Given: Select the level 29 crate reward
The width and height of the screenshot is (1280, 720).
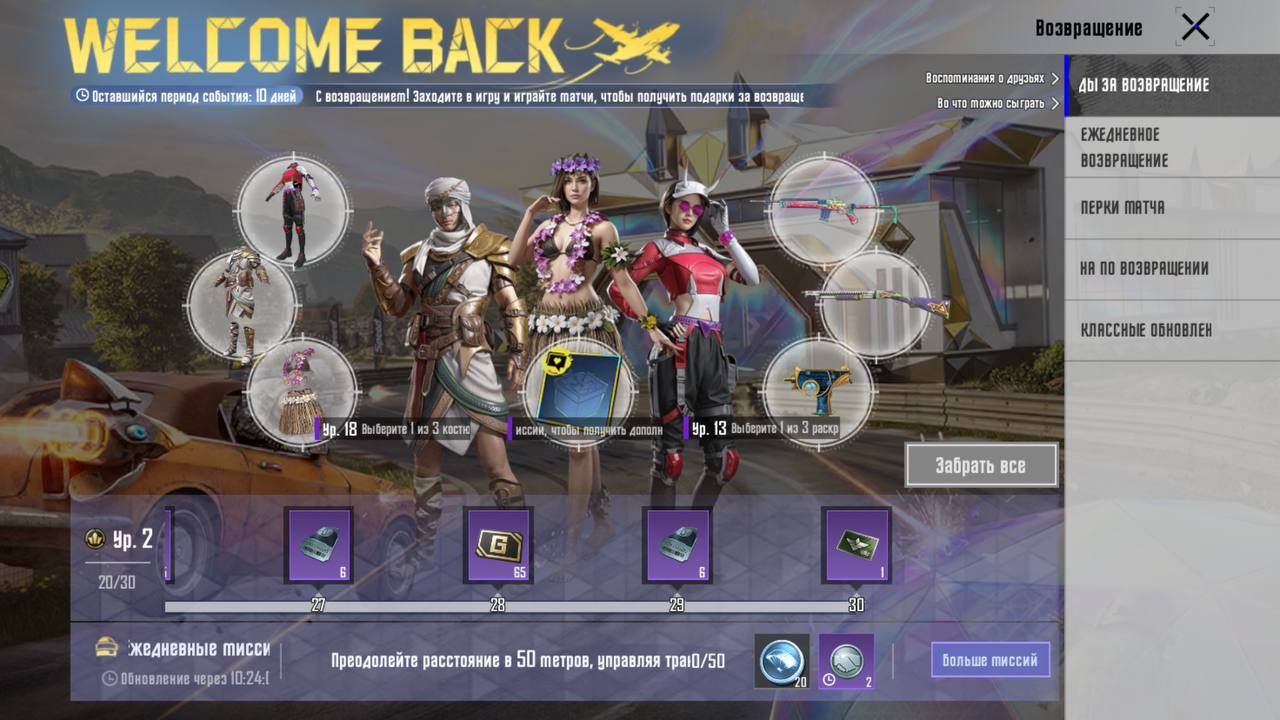Looking at the screenshot, I should (x=677, y=545).
